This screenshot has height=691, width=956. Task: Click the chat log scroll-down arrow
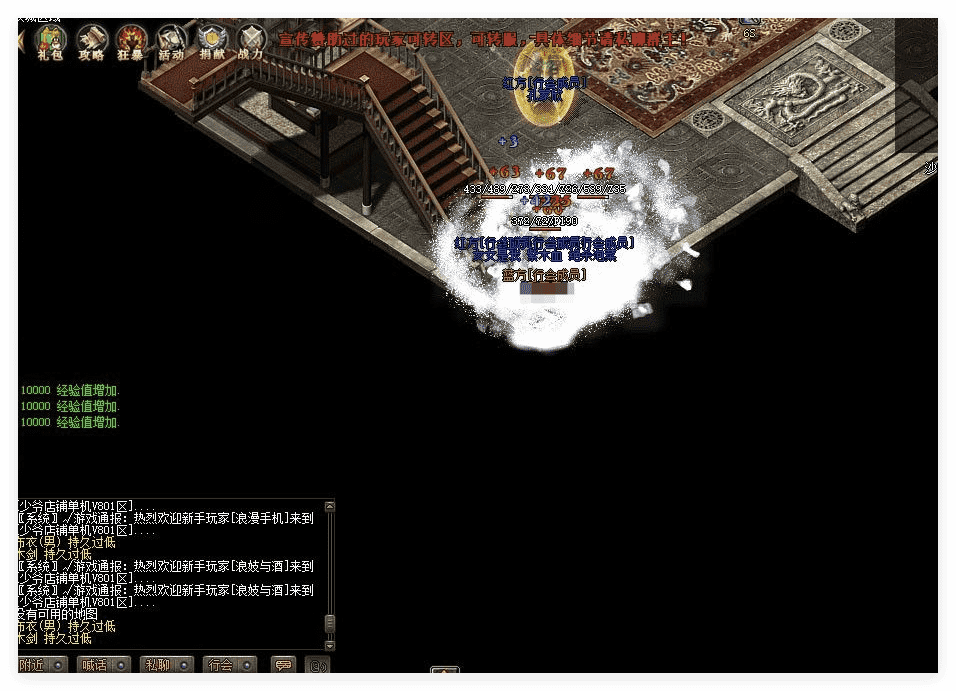pos(330,646)
